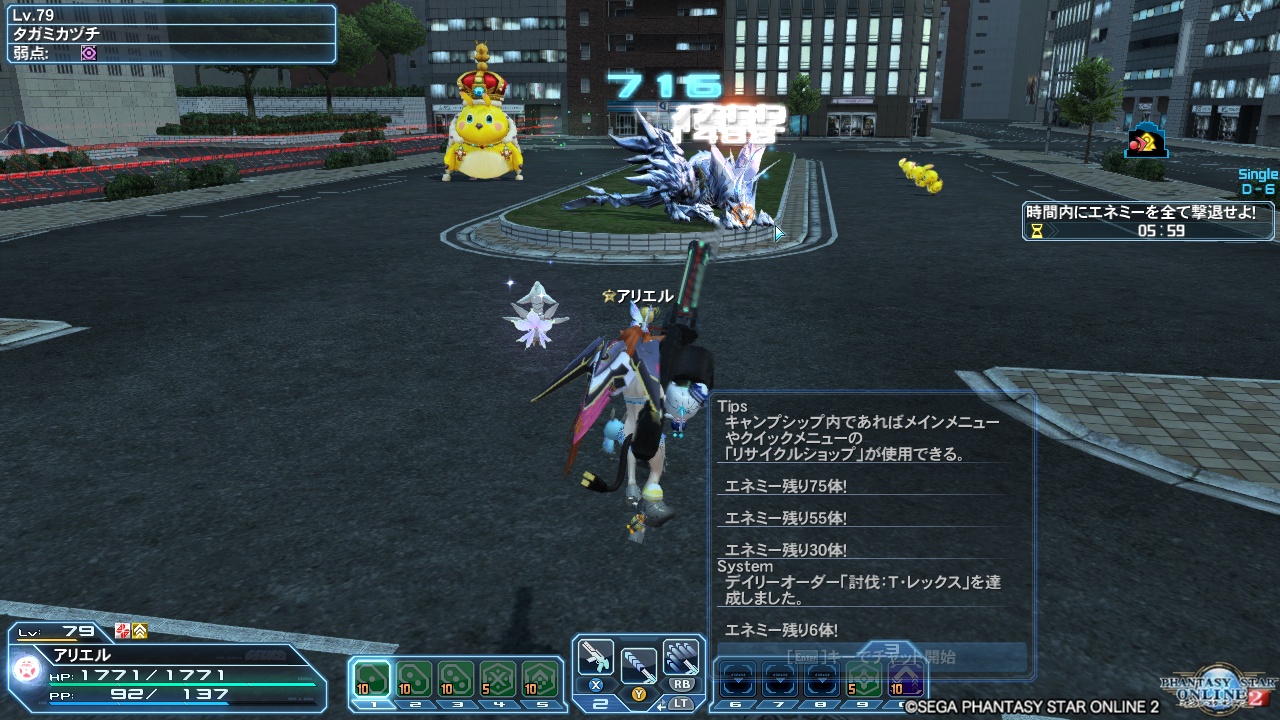The image size is (1280, 720).
Task: Open the dropdown arrow on slot 7
Action: 781,679
